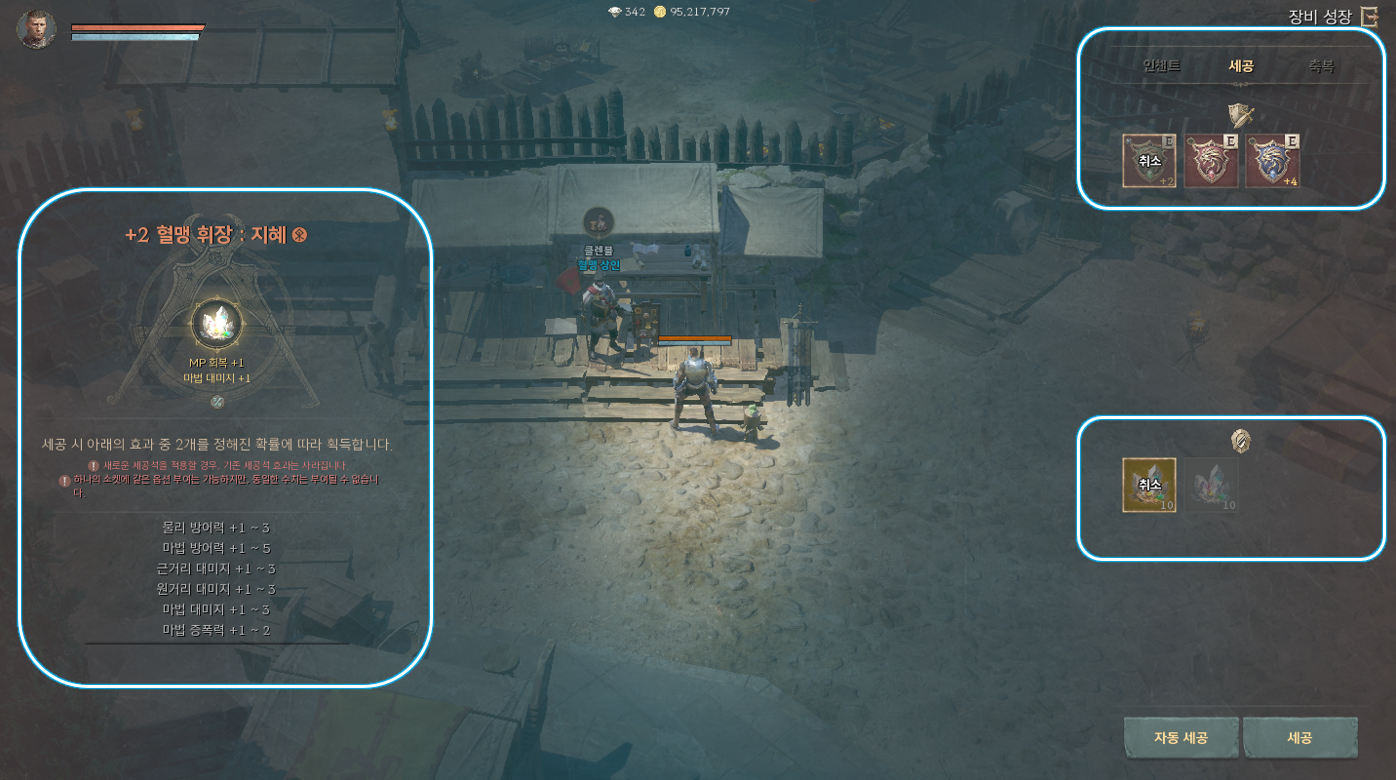Confirm with the 세공 button
Viewport: 1396px width, 780px height.
pos(1300,738)
